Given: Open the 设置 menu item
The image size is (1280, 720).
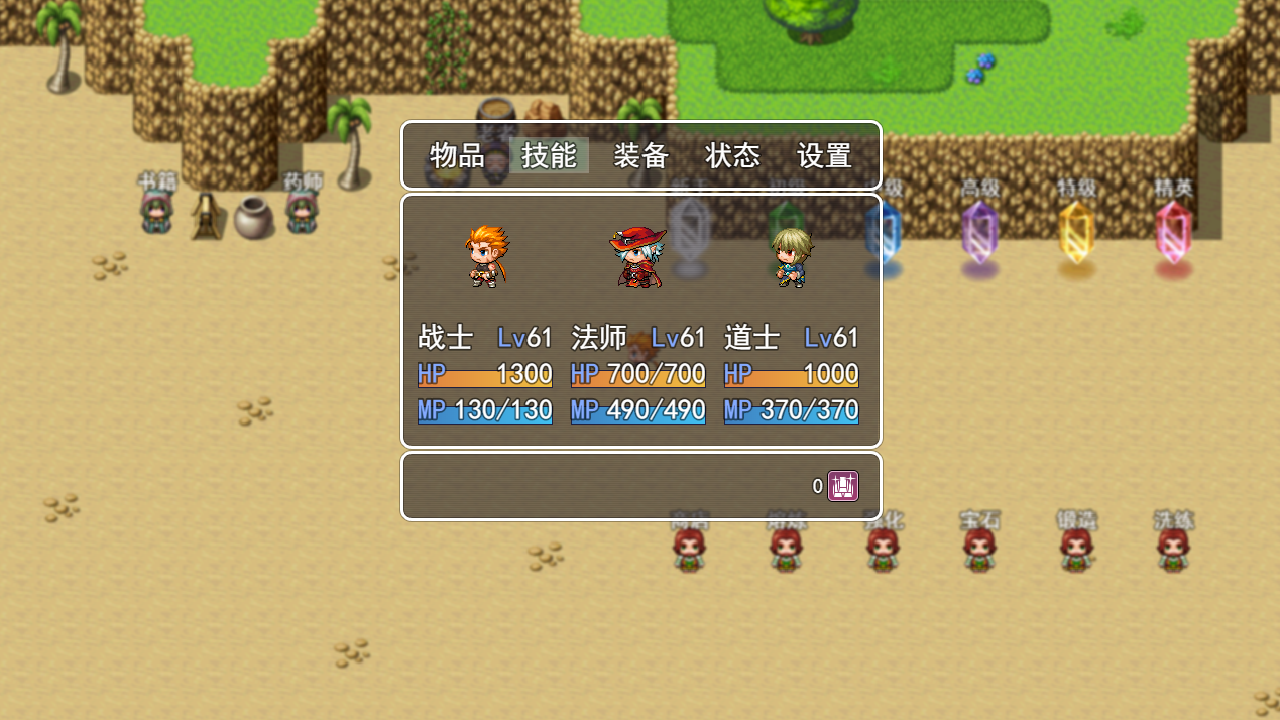Looking at the screenshot, I should pyautogui.click(x=824, y=156).
